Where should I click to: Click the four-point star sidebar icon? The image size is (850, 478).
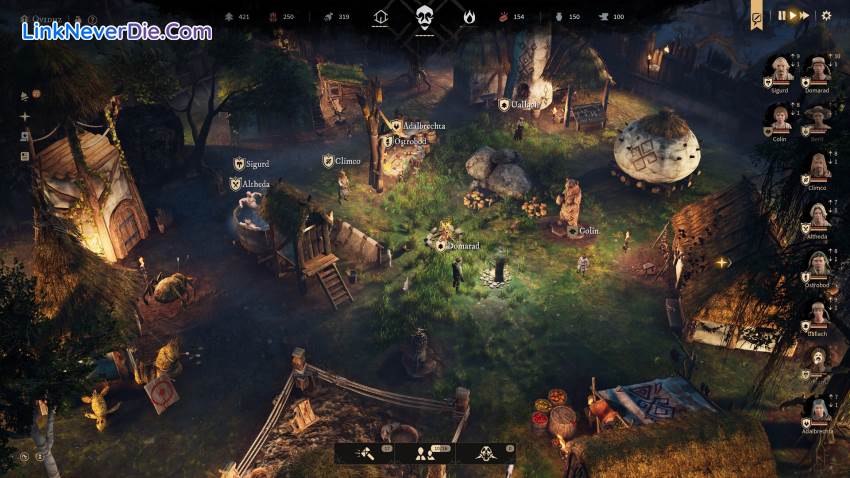pos(25,116)
